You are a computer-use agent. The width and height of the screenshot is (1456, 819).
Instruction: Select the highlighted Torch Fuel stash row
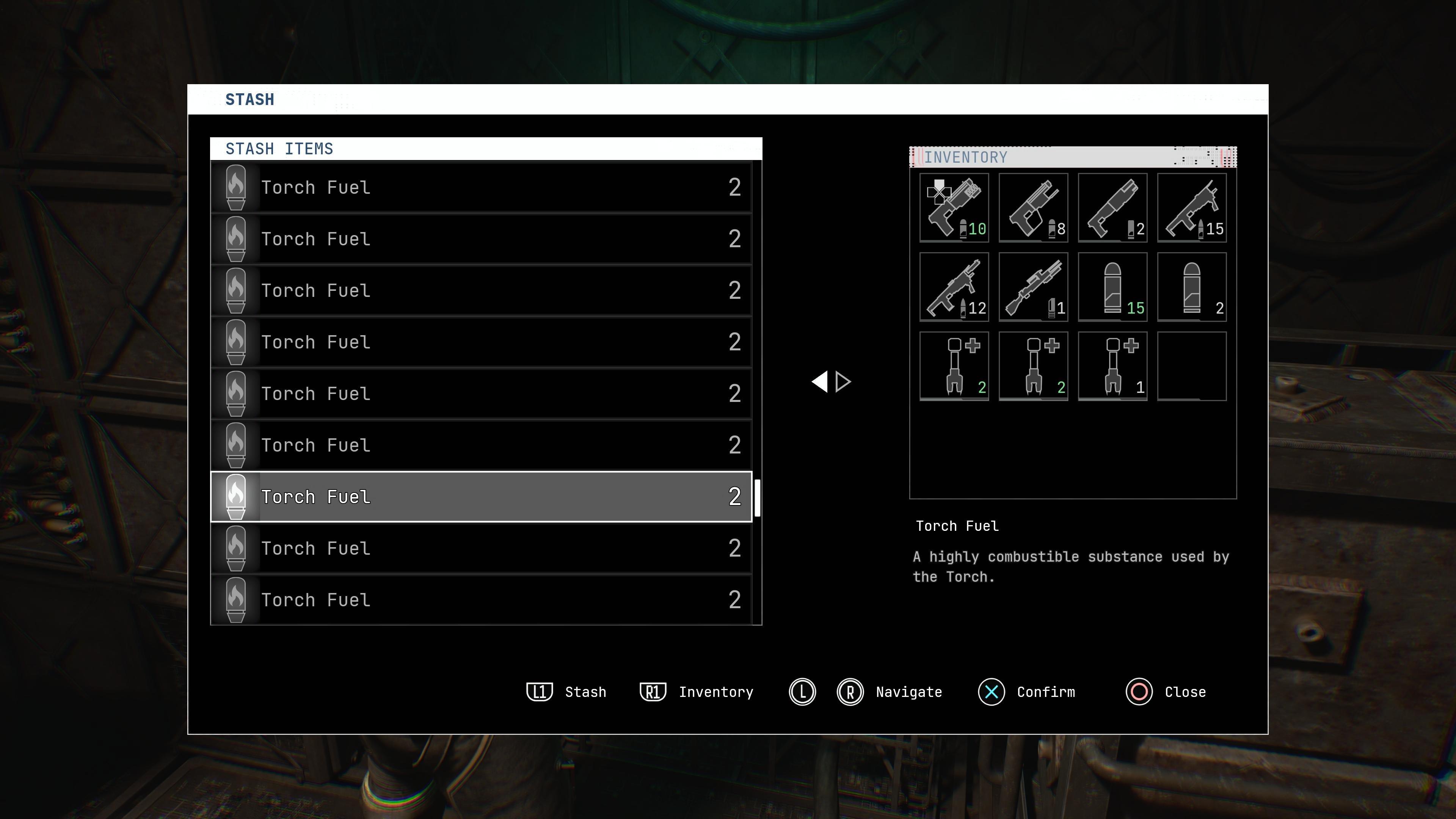(x=481, y=496)
